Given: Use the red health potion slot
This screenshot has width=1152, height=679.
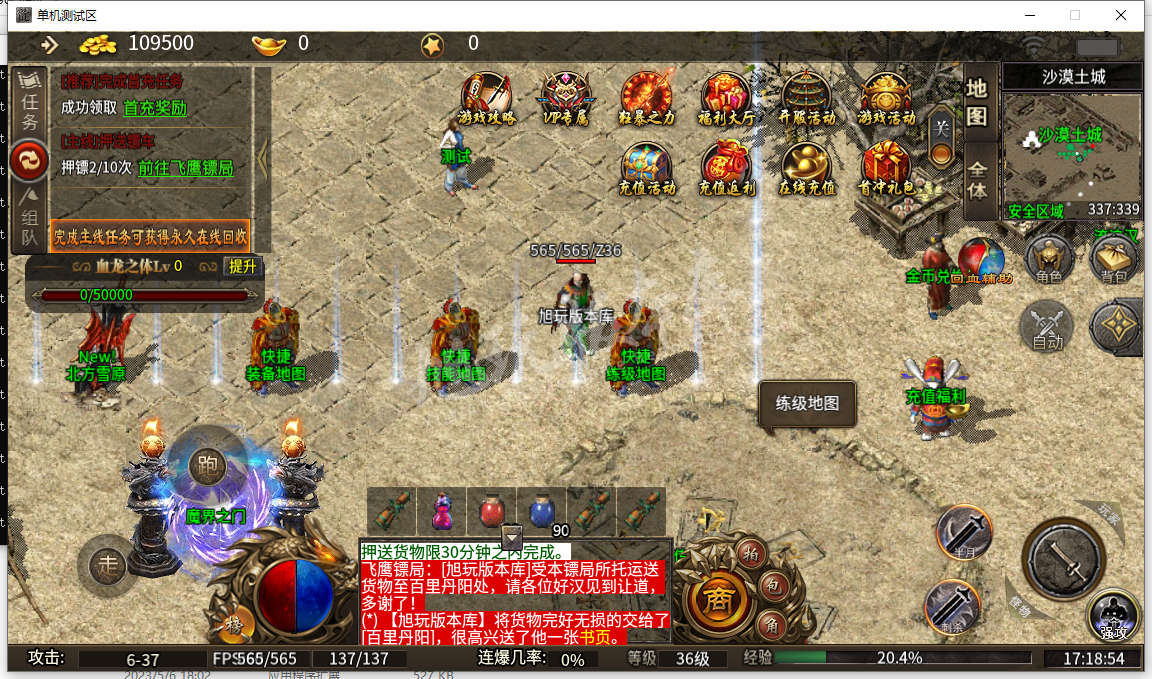Looking at the screenshot, I should (x=491, y=511).
